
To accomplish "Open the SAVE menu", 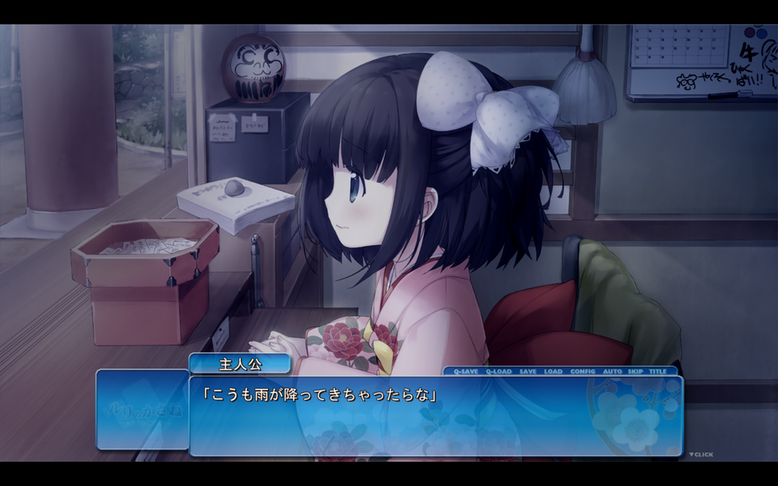I will [528, 371].
